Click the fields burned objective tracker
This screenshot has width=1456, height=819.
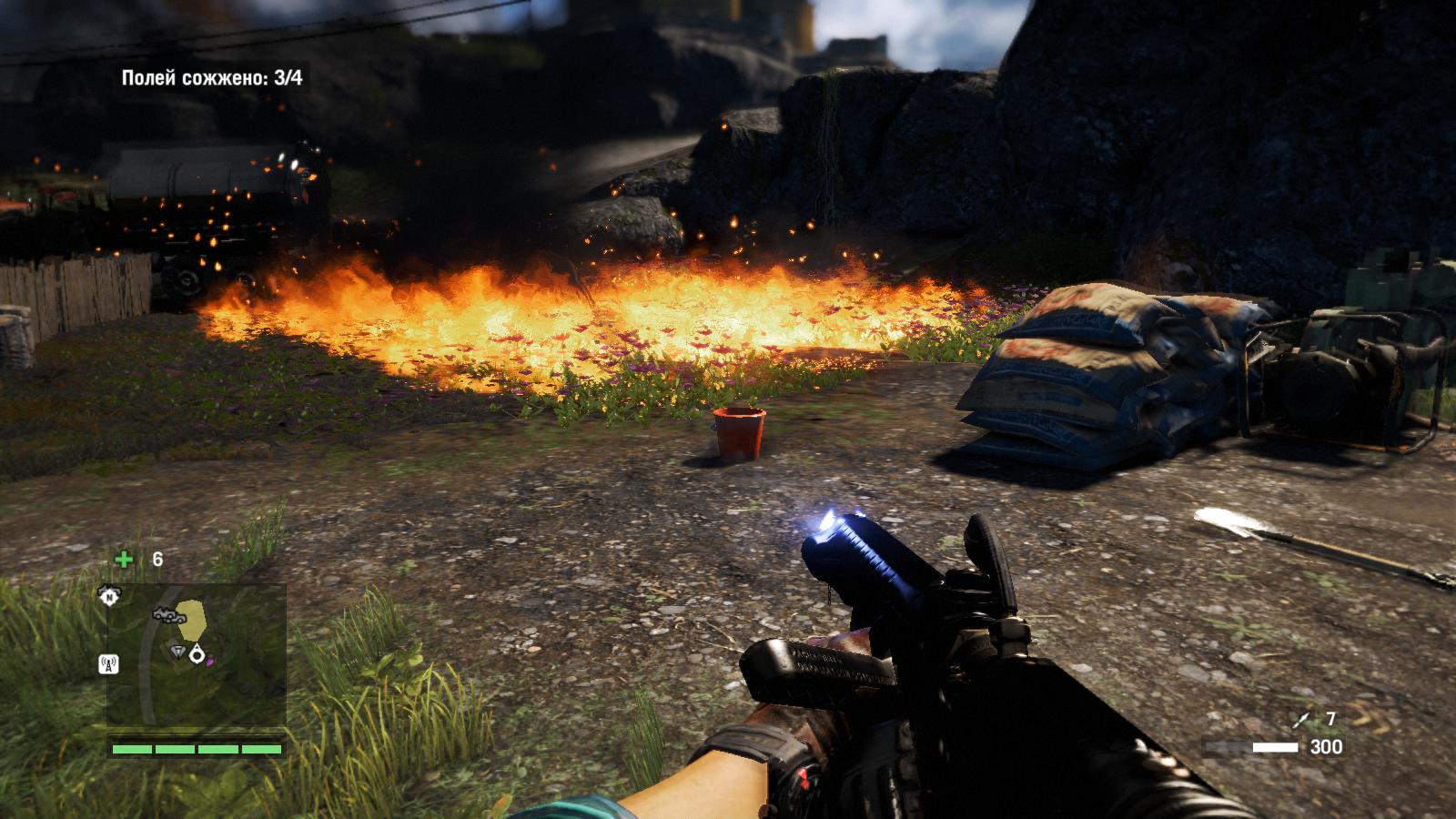(212, 78)
